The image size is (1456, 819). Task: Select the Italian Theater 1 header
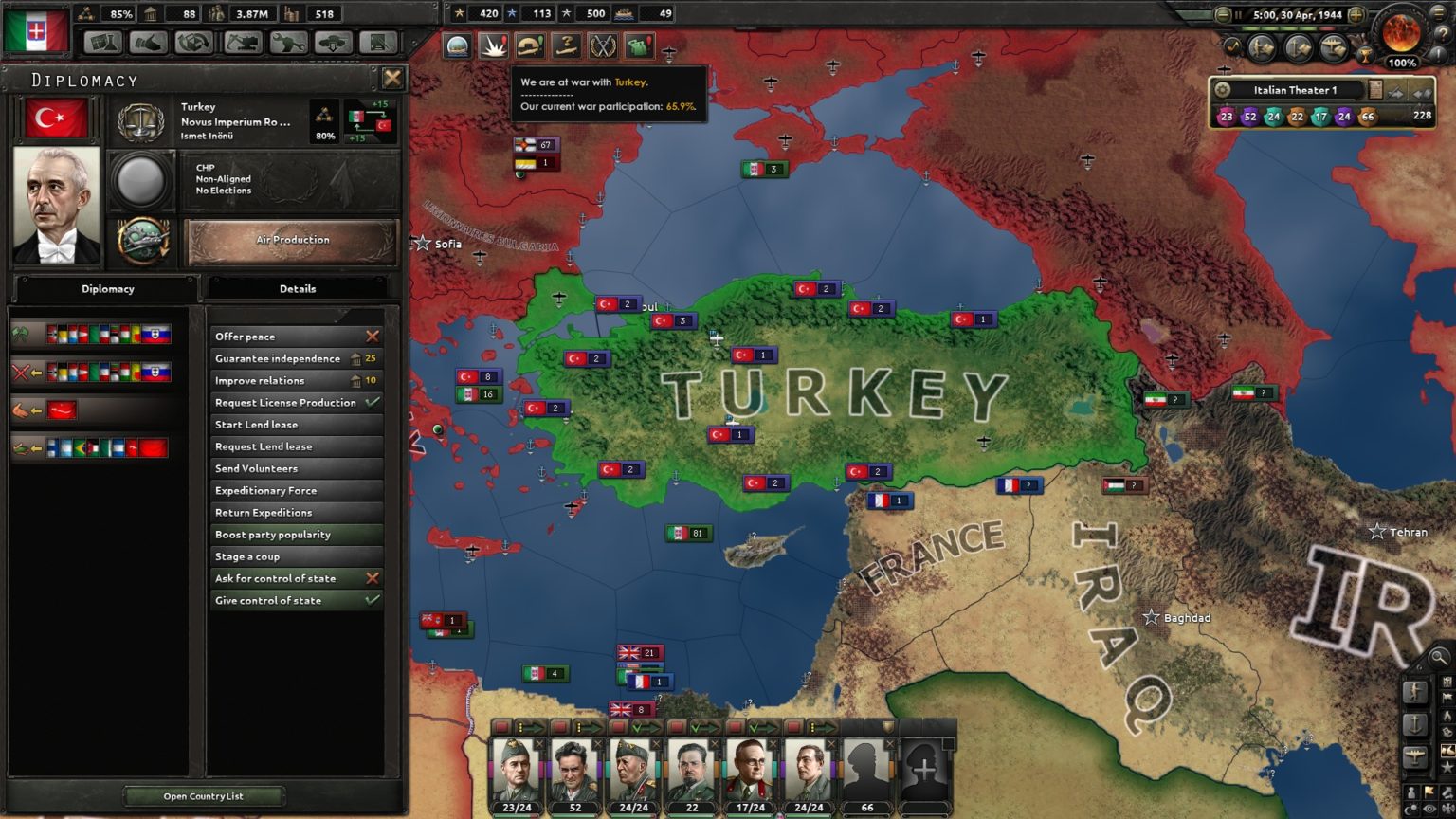(1295, 90)
